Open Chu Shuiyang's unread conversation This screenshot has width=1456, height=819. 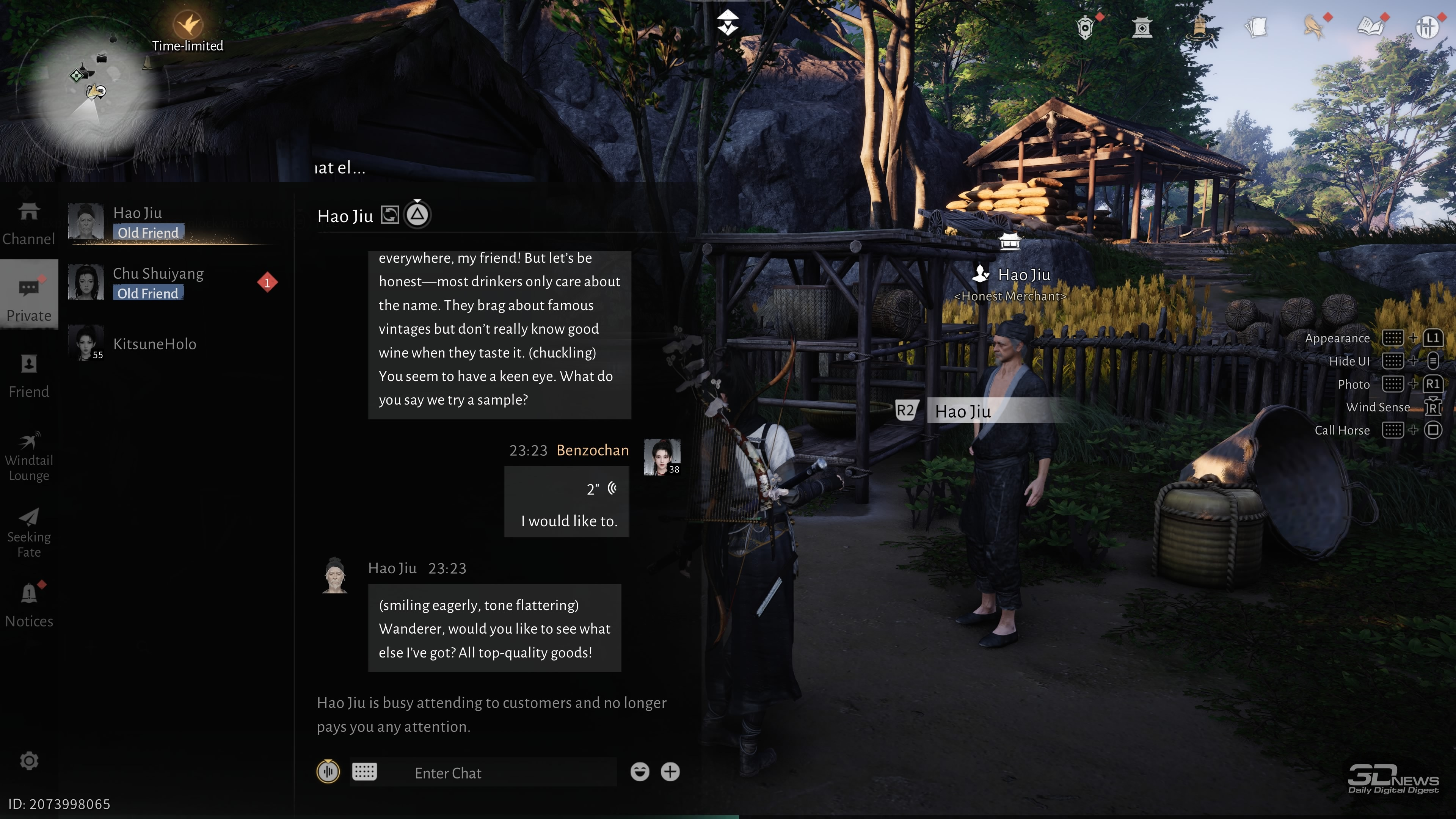169,282
